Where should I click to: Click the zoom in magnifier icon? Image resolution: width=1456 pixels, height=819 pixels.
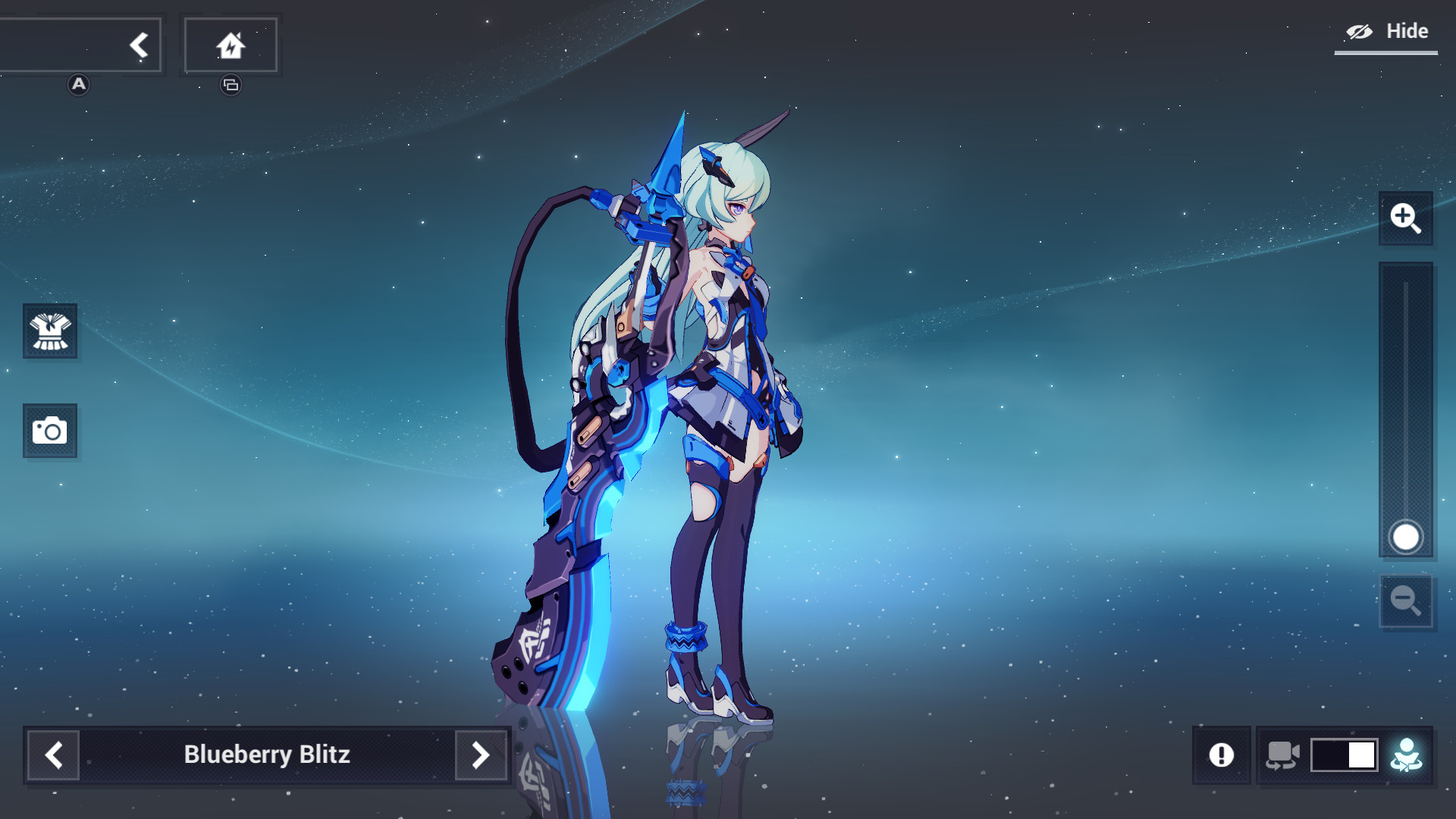click(x=1405, y=219)
